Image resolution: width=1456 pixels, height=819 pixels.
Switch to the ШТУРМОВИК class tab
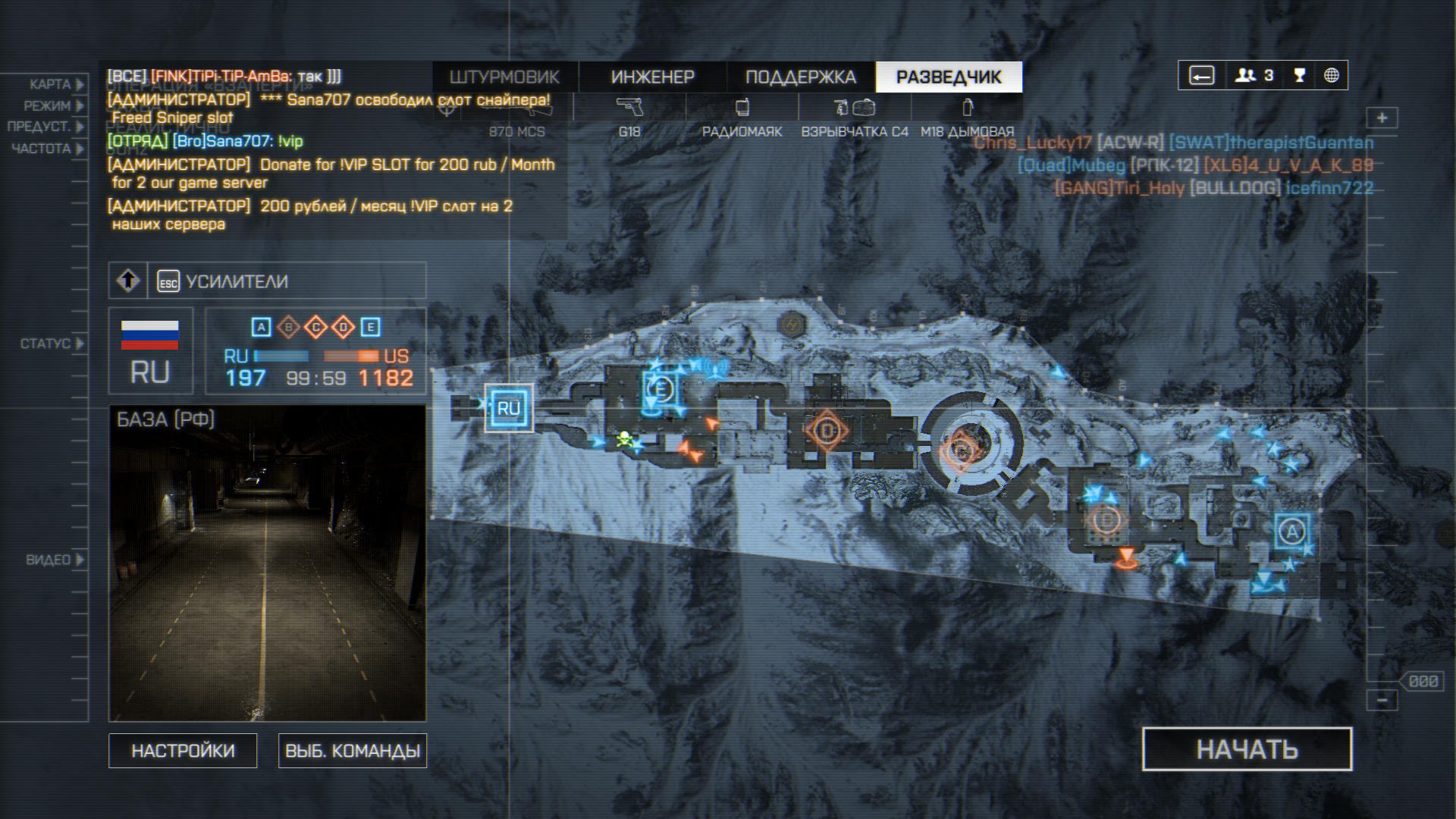click(504, 77)
